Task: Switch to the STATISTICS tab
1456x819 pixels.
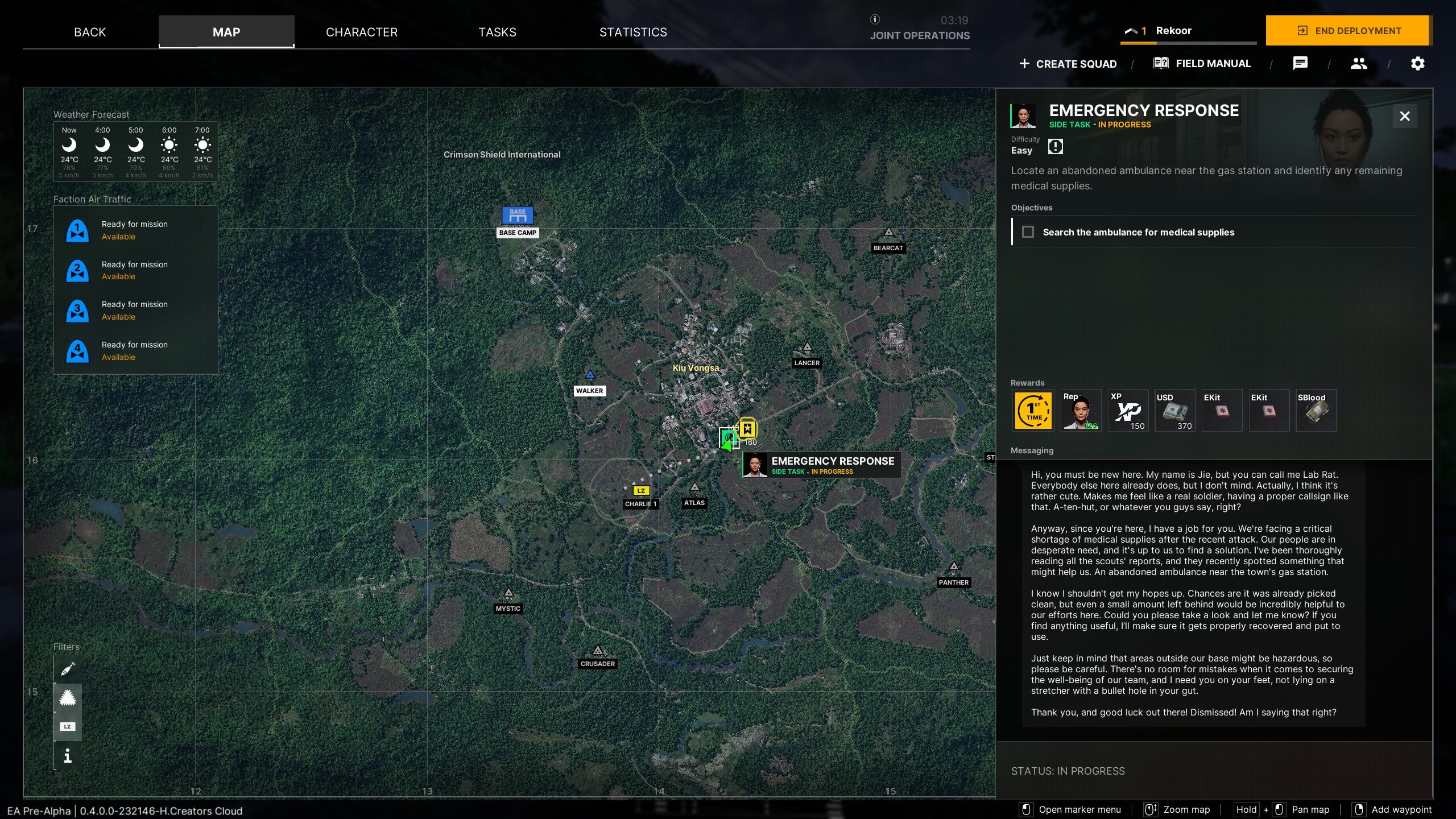Action: (x=632, y=32)
